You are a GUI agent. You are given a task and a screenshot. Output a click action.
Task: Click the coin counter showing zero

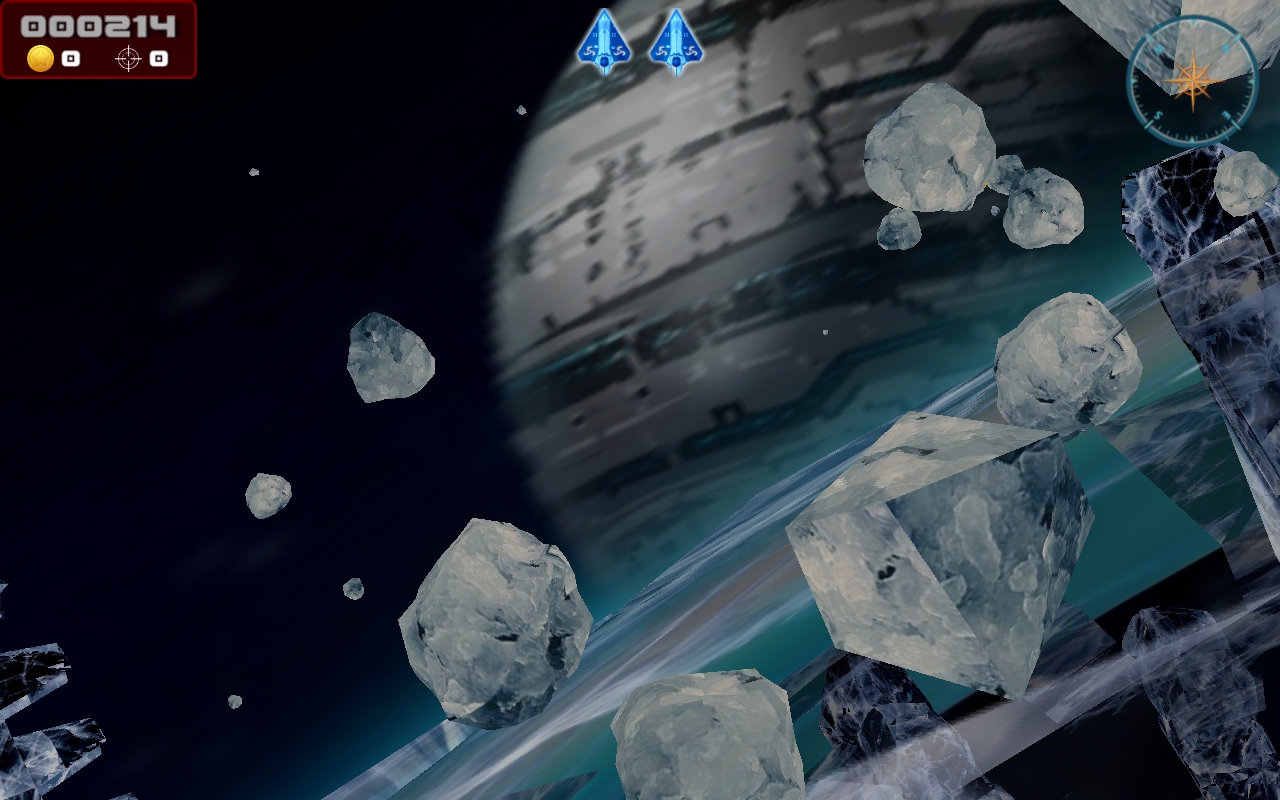click(71, 58)
